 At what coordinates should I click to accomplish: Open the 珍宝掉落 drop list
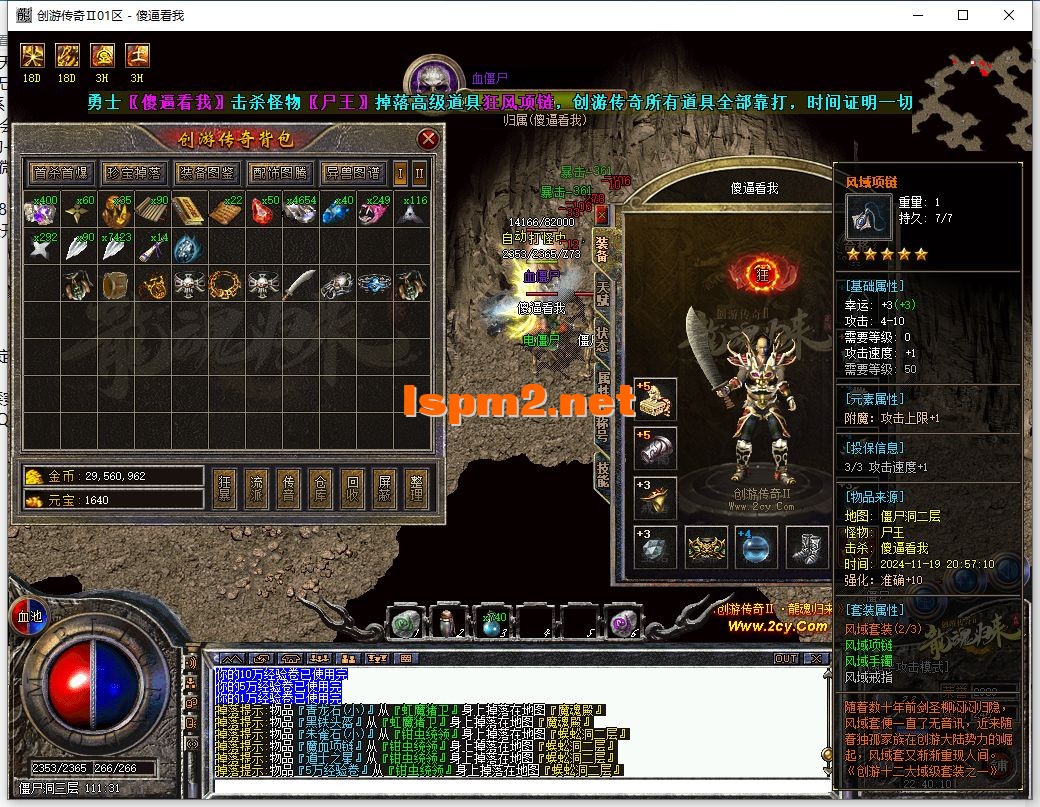[x=133, y=173]
